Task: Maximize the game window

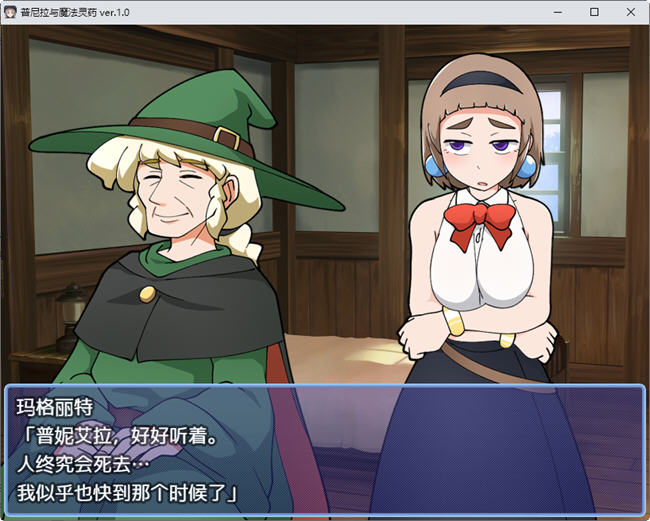Action: click(594, 12)
